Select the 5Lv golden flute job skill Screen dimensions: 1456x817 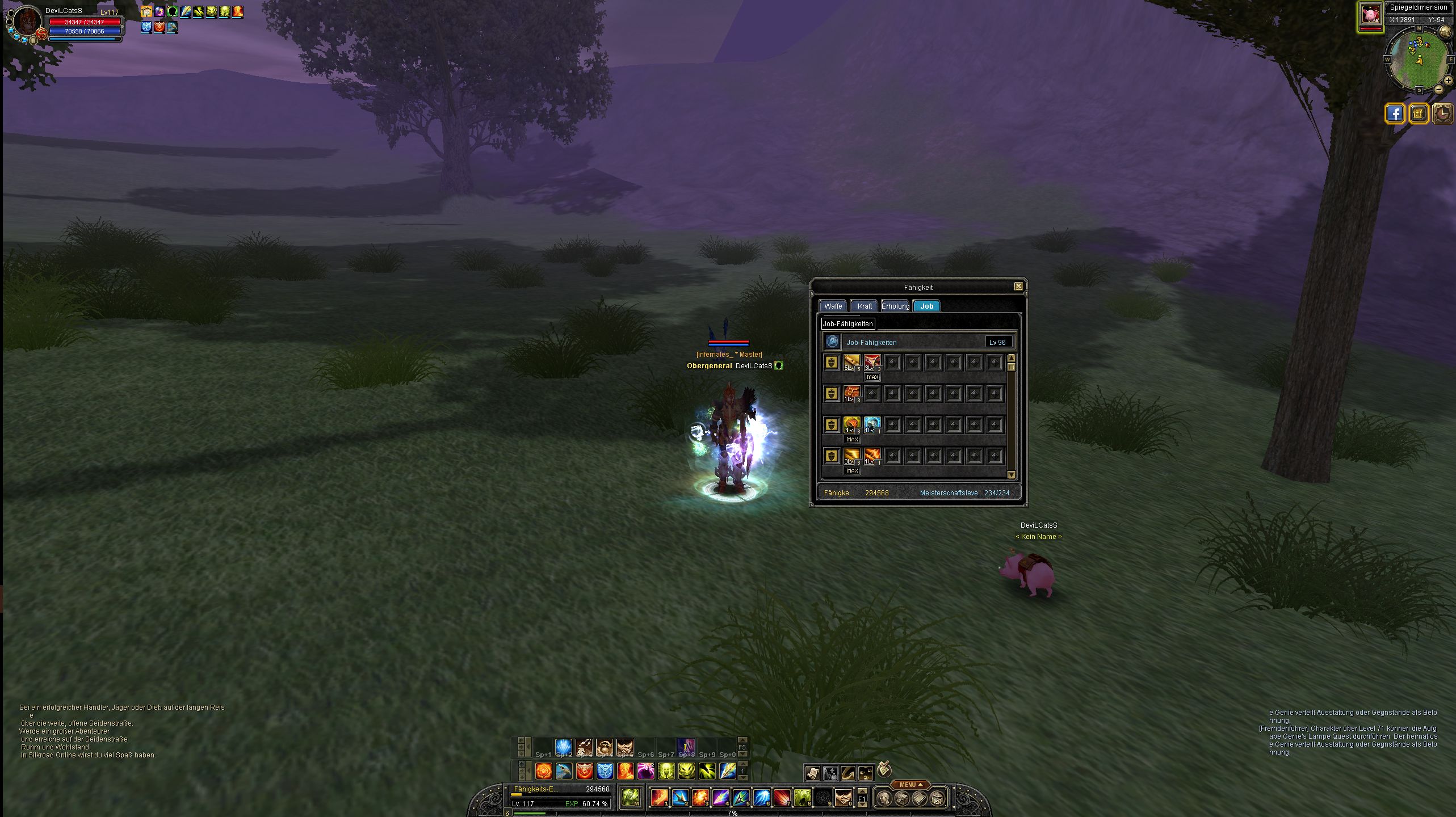pos(851,361)
